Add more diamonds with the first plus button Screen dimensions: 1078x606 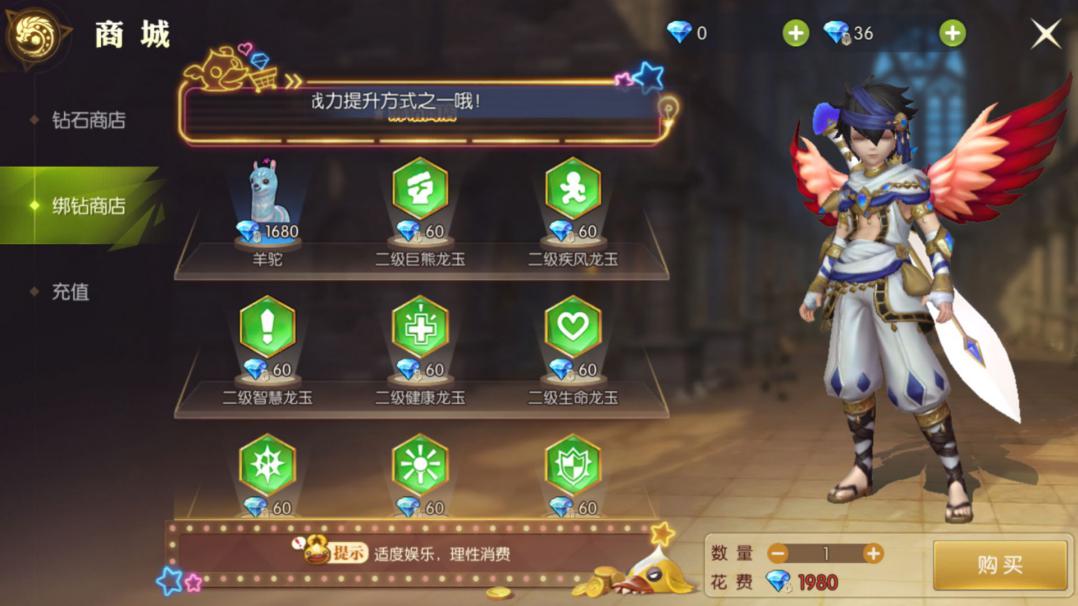pos(795,34)
